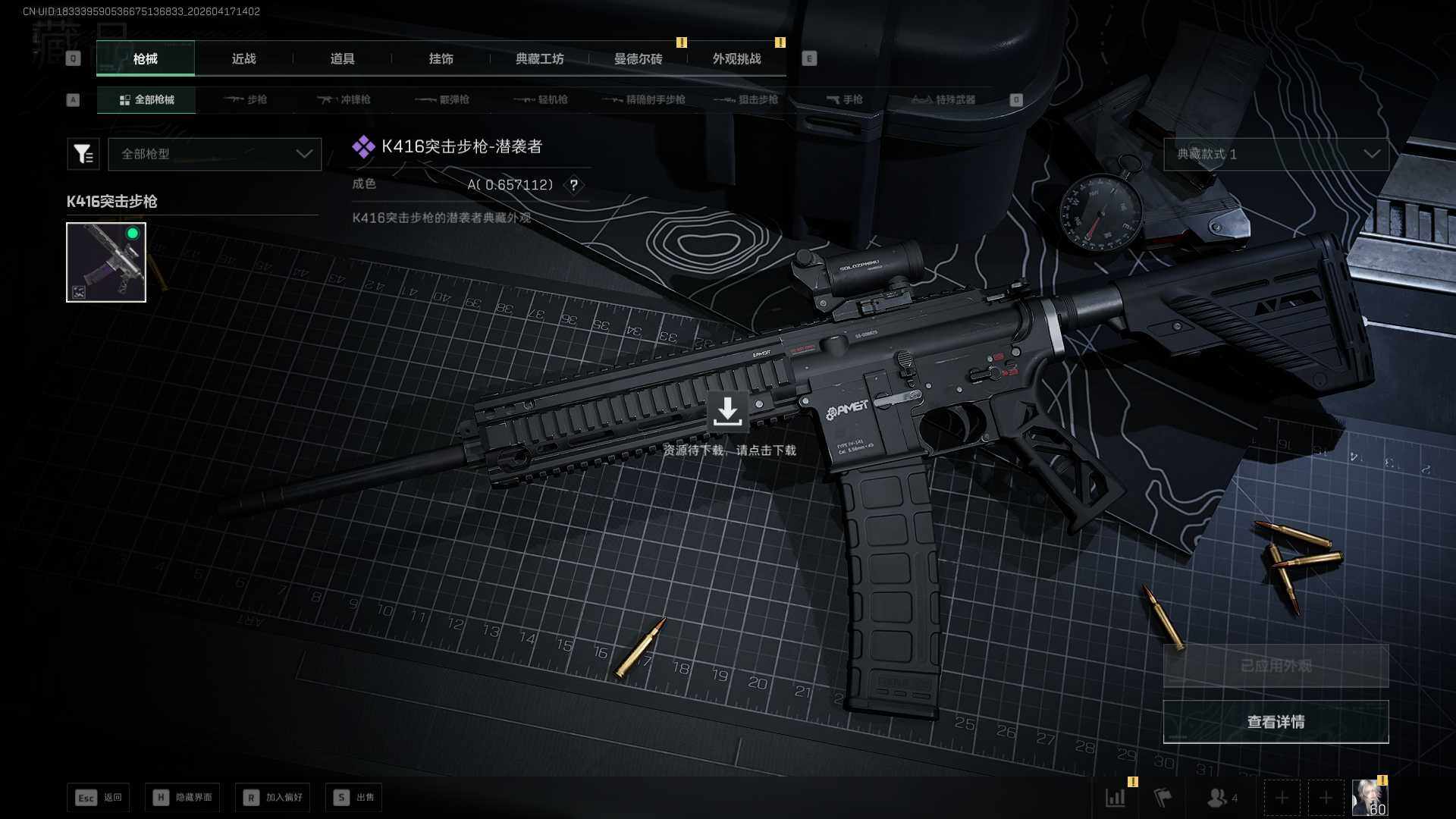Open the 典藏款式 1 style dropdown
The image size is (1456, 819).
[x=1276, y=154]
